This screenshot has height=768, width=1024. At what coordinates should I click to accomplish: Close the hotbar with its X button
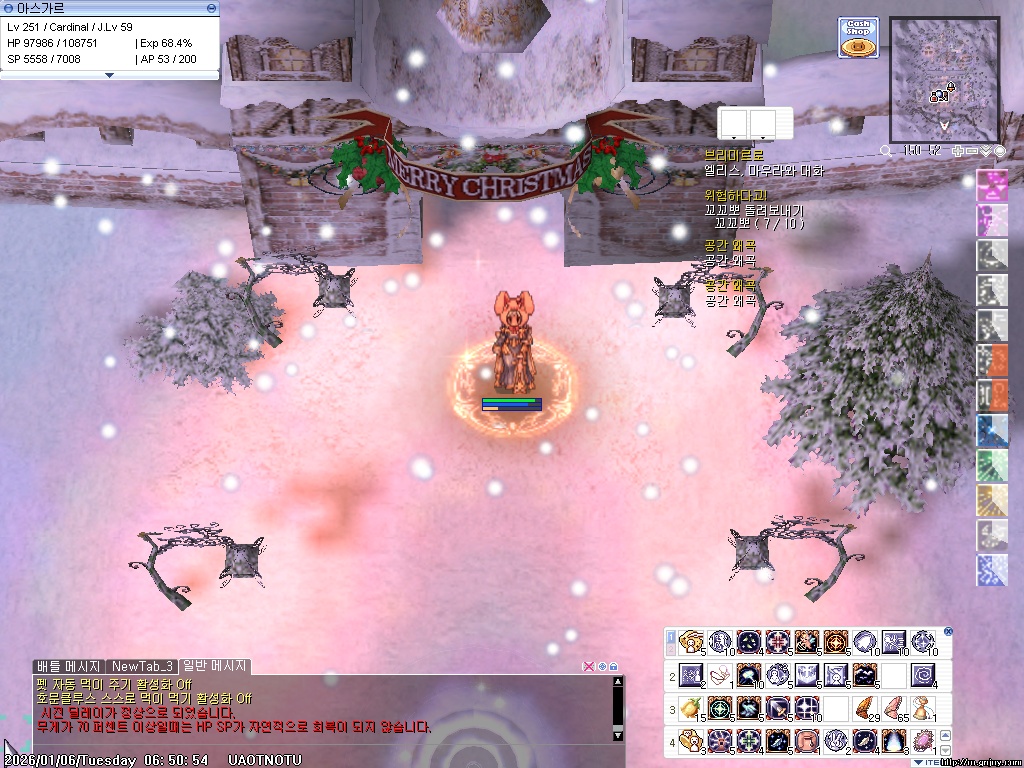click(948, 631)
